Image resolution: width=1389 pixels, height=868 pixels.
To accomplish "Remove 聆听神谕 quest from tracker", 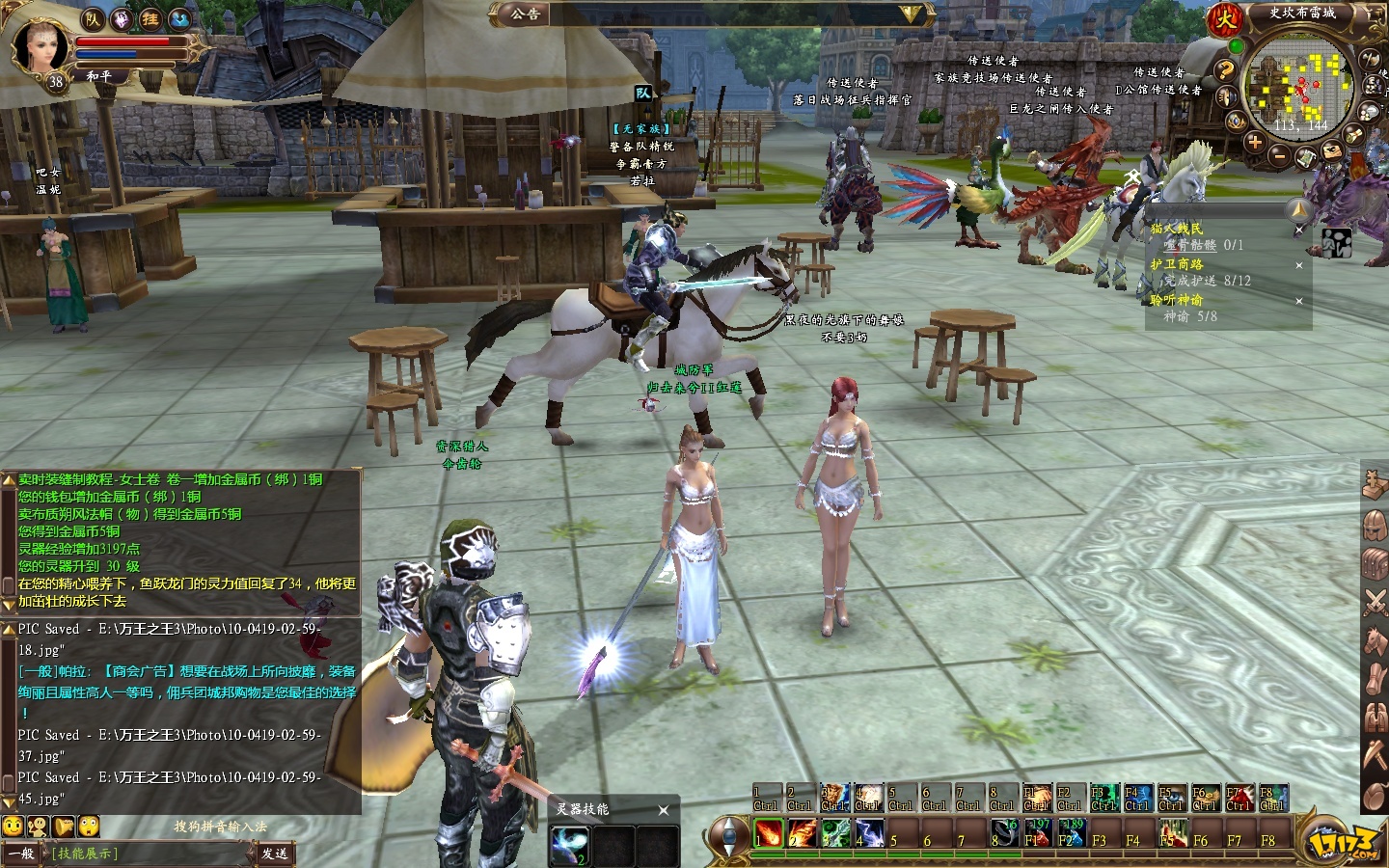I will click(1298, 301).
